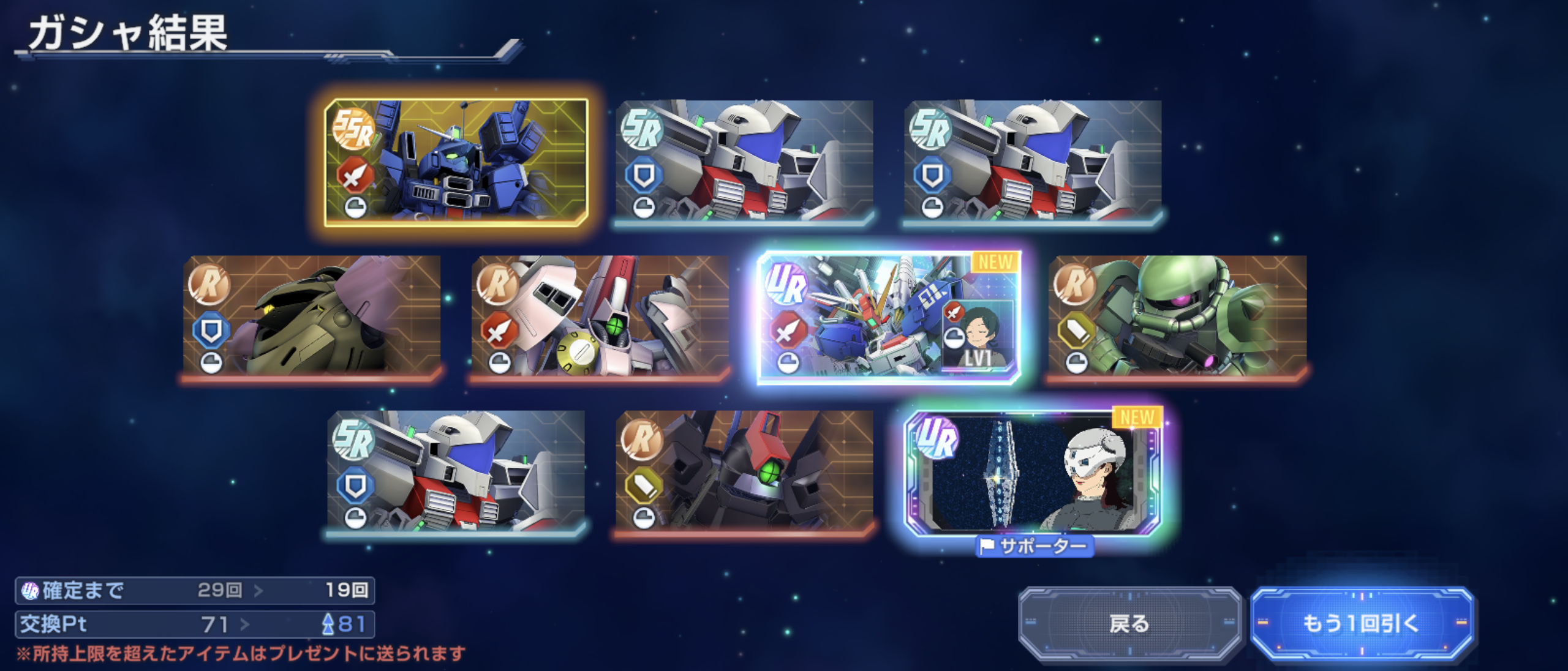Choose the R pink mobile suit card
Screen dimensions: 1568x671
tap(600, 317)
